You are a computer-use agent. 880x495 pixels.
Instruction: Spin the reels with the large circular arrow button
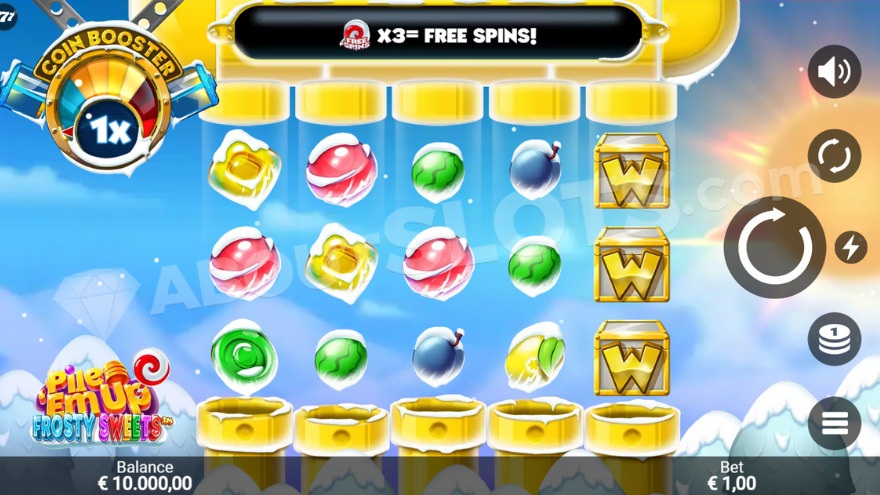[774, 247]
